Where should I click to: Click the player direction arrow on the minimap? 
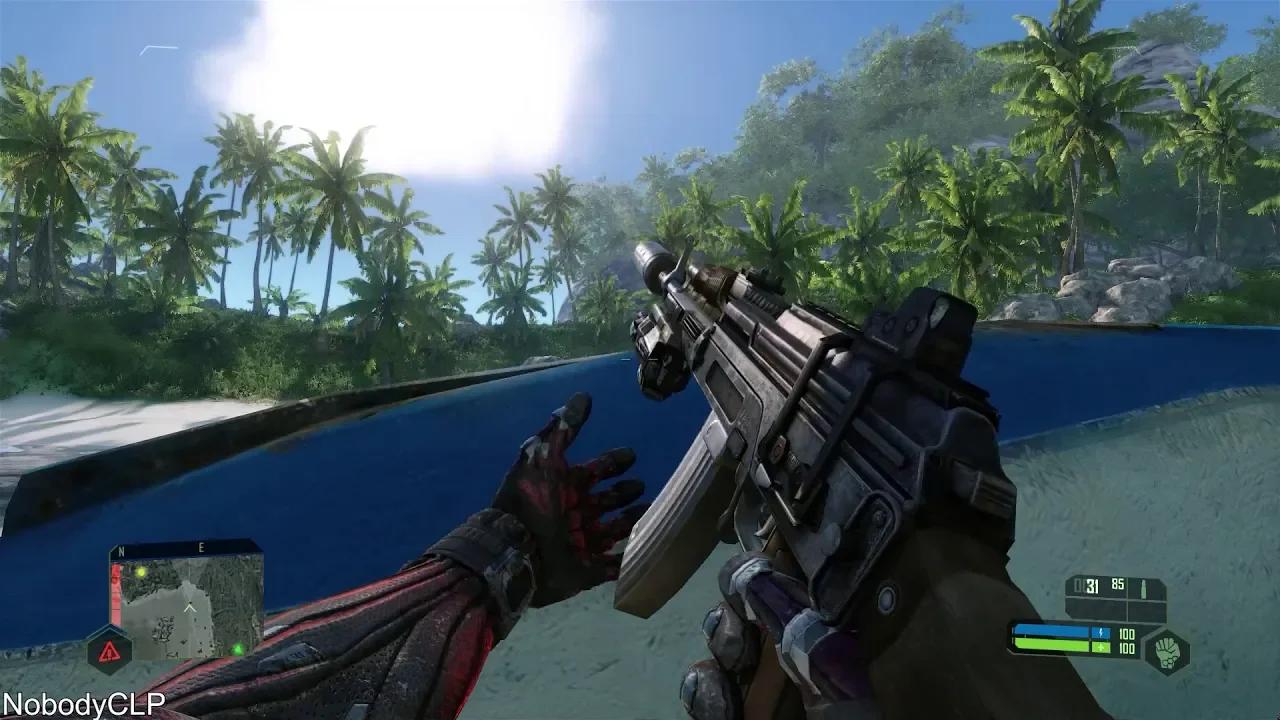[x=189, y=607]
